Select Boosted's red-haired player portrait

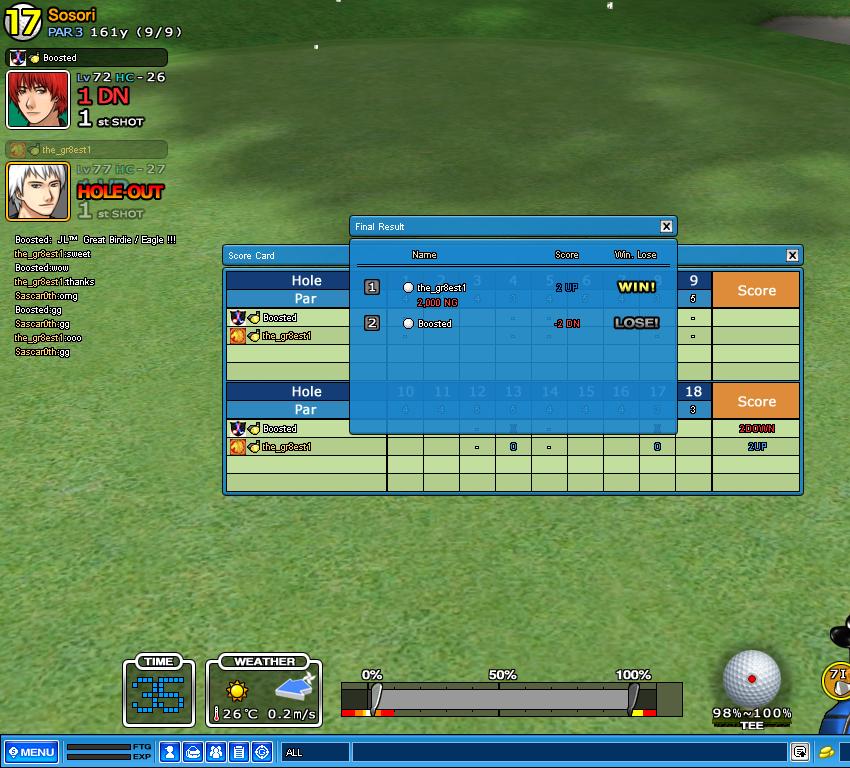click(38, 100)
